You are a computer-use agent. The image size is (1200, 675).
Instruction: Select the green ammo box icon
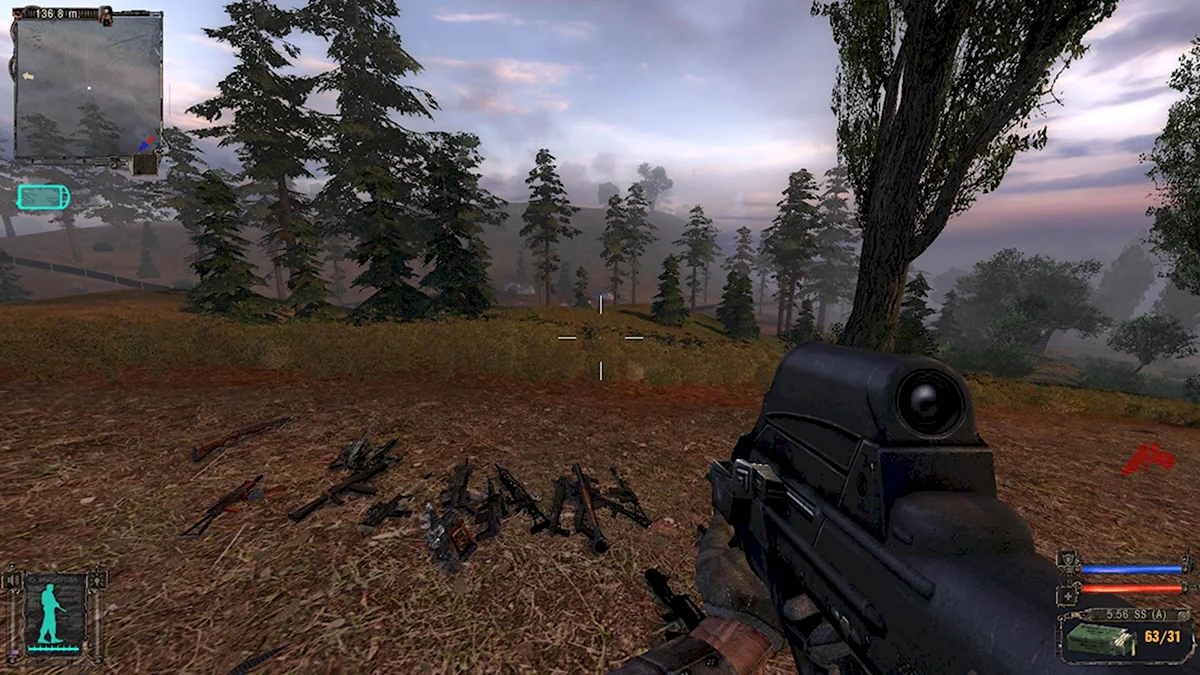1098,640
